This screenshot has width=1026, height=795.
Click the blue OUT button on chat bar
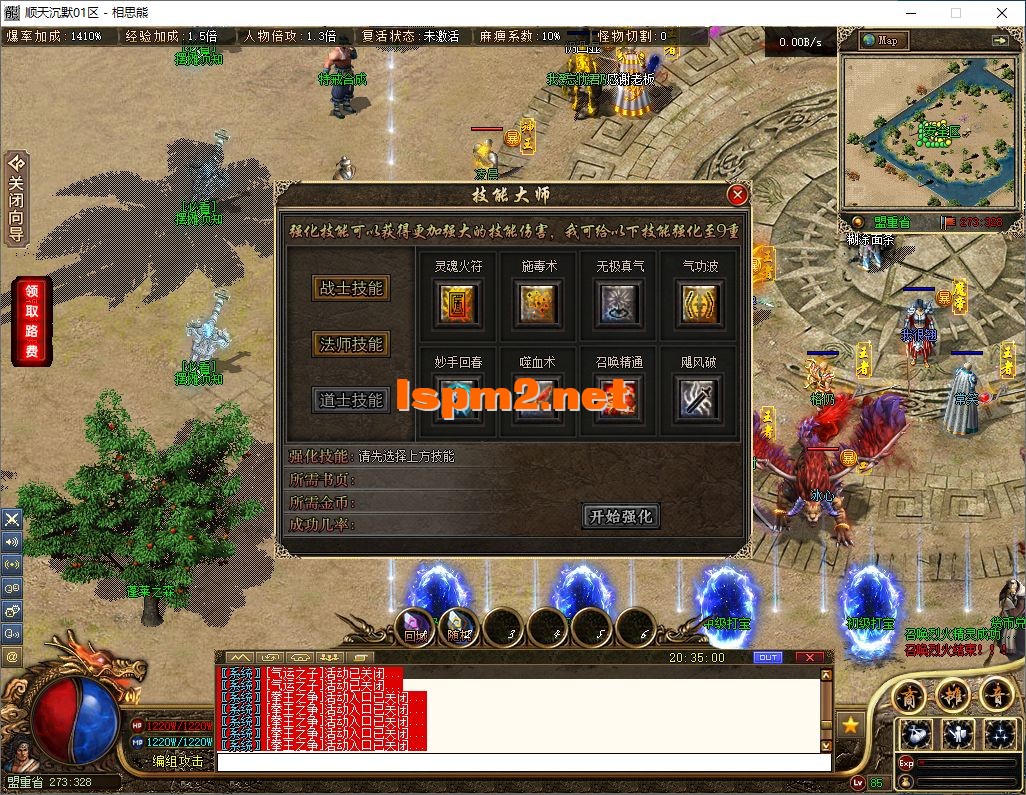pyautogui.click(x=768, y=657)
